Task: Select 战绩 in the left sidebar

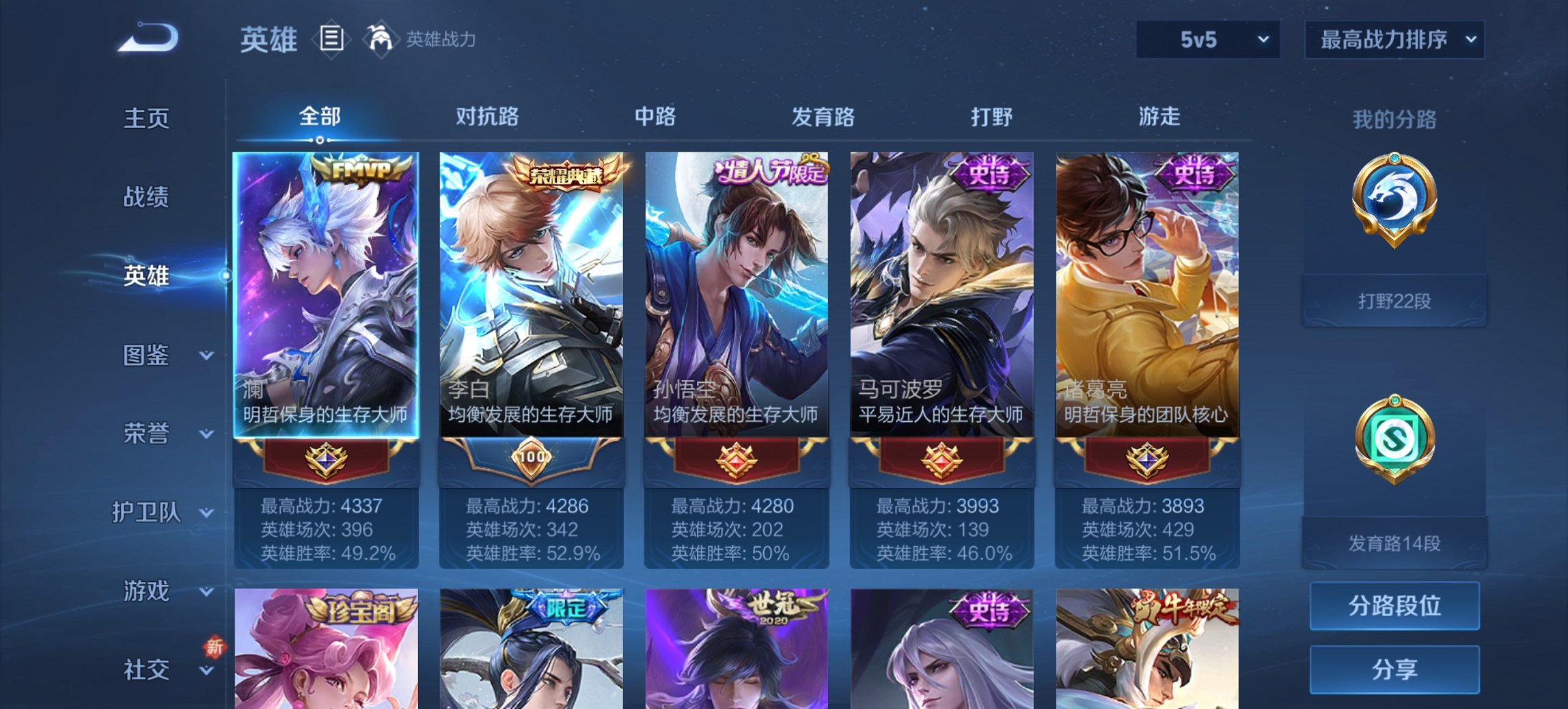Action: pyautogui.click(x=148, y=197)
